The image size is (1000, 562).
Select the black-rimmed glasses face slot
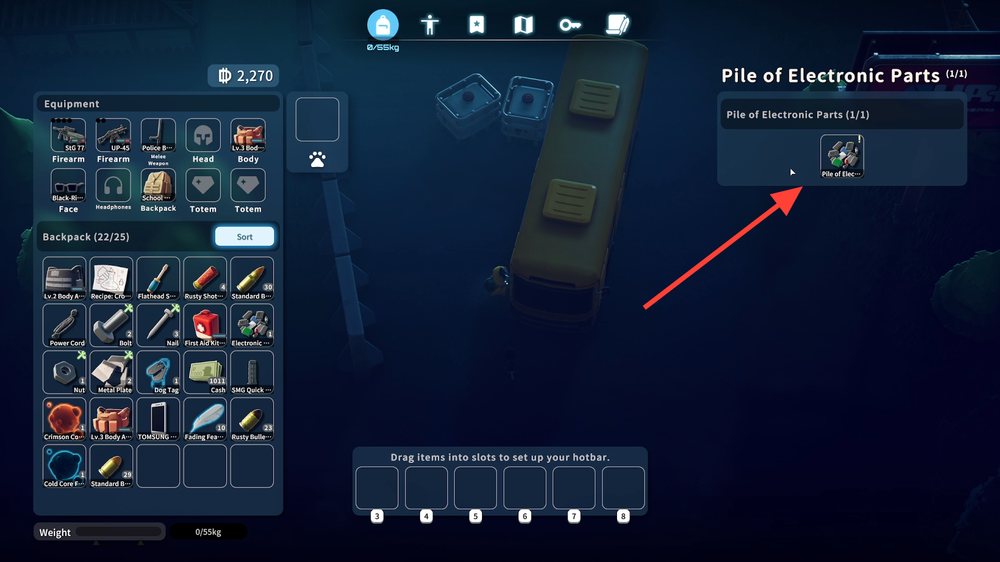click(68, 186)
